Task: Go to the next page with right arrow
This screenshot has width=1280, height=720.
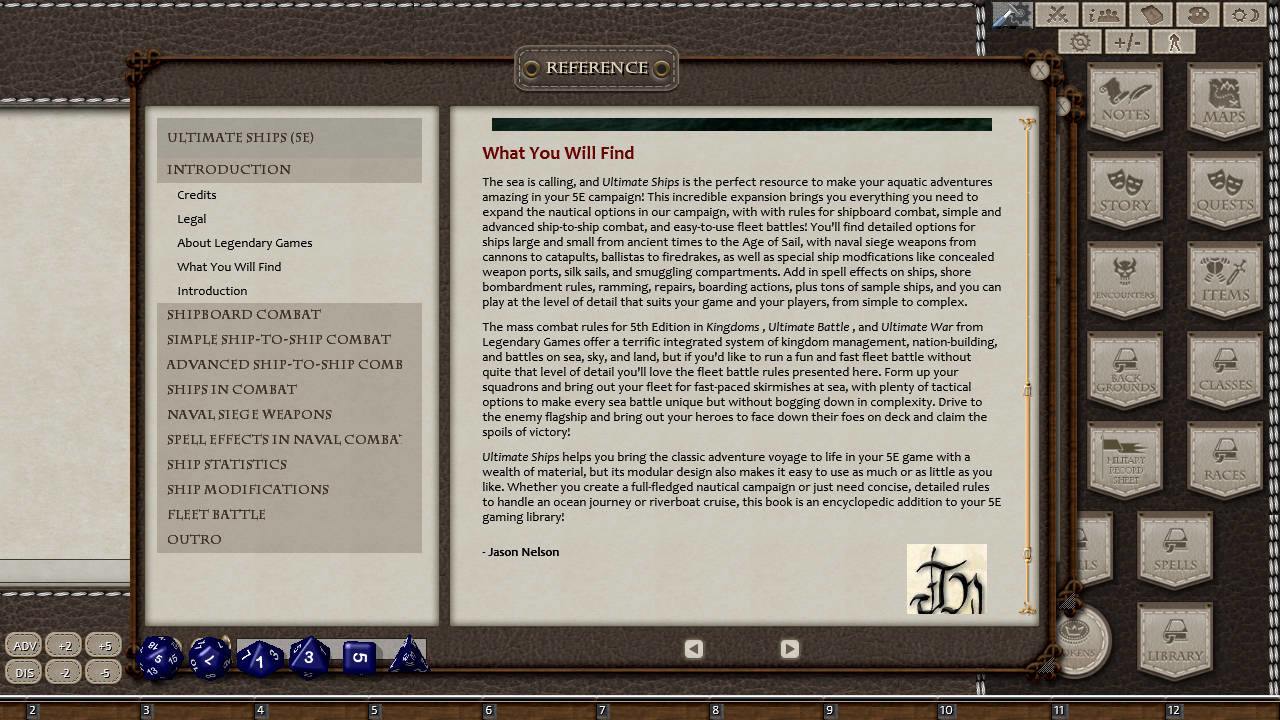Action: point(789,648)
